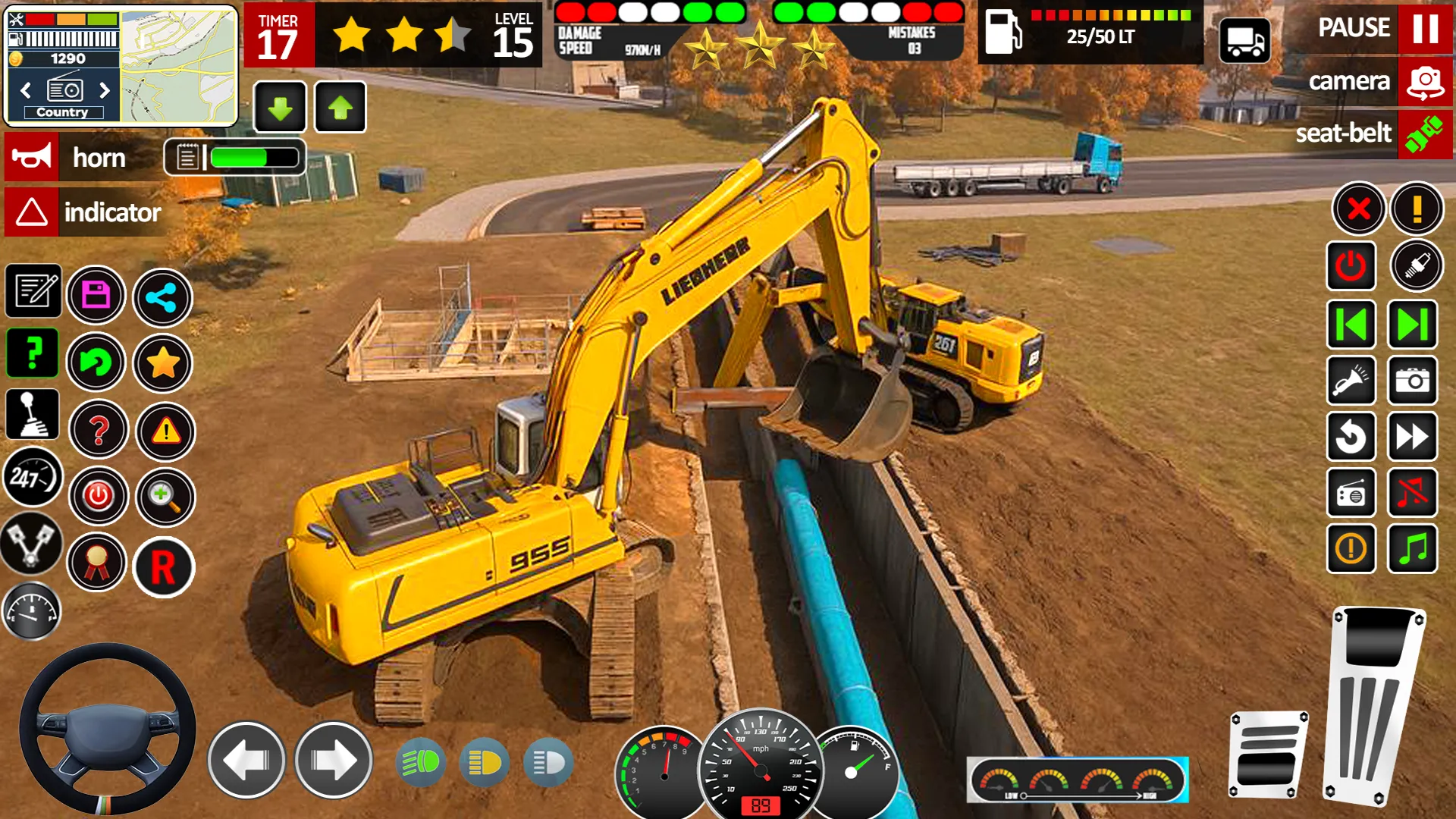Steer left with the left arrow
This screenshot has height=819, width=1456.
point(246,761)
